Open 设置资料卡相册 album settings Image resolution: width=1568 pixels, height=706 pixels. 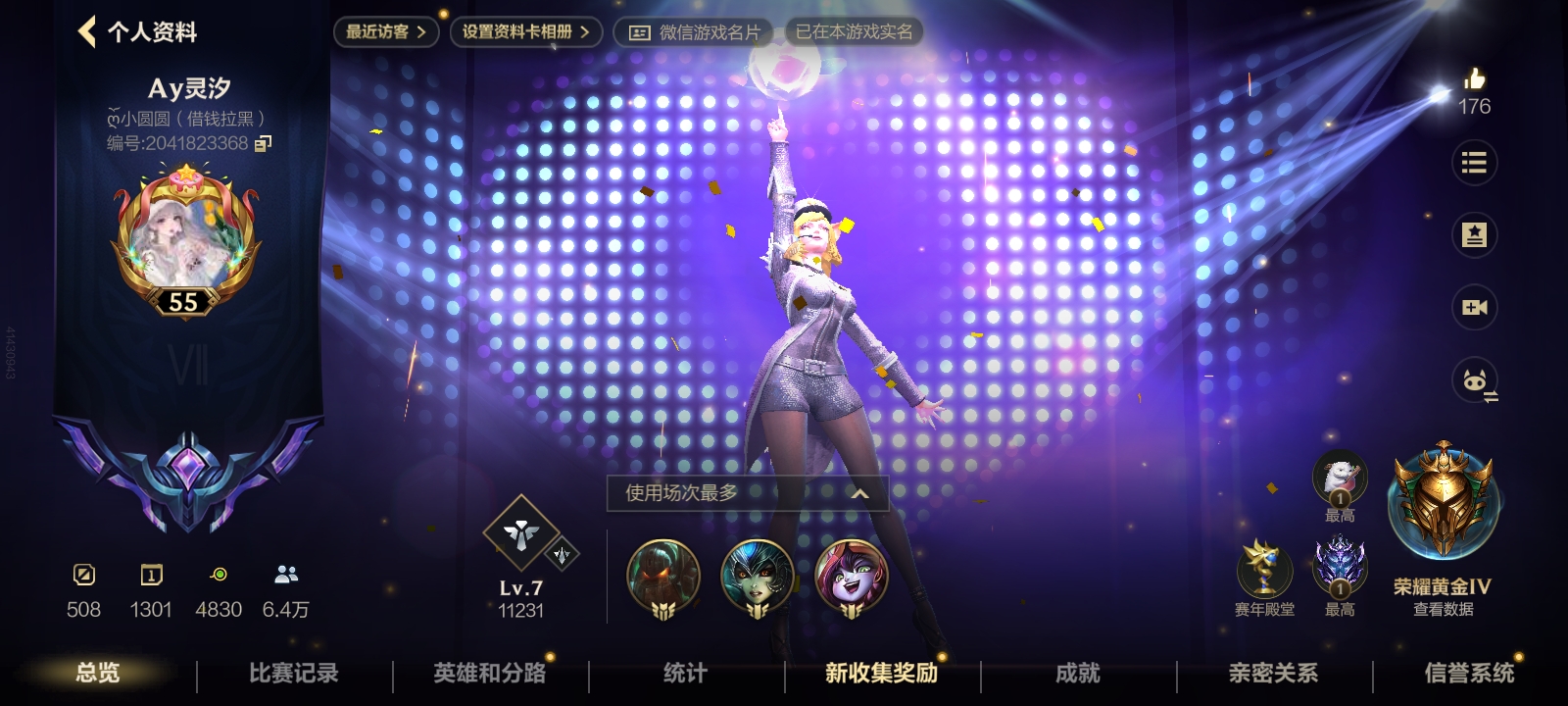(x=525, y=31)
